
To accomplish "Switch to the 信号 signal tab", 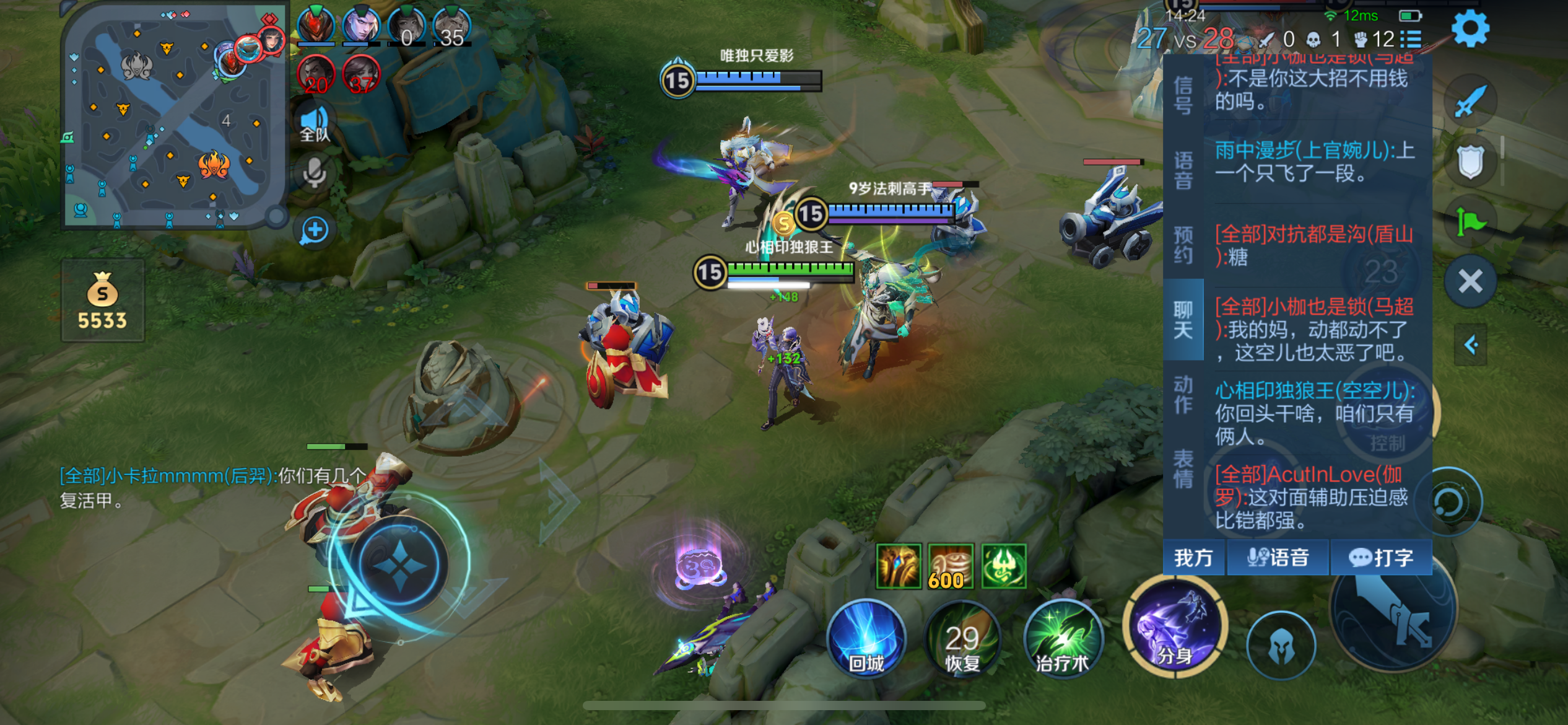I will coord(1183,96).
